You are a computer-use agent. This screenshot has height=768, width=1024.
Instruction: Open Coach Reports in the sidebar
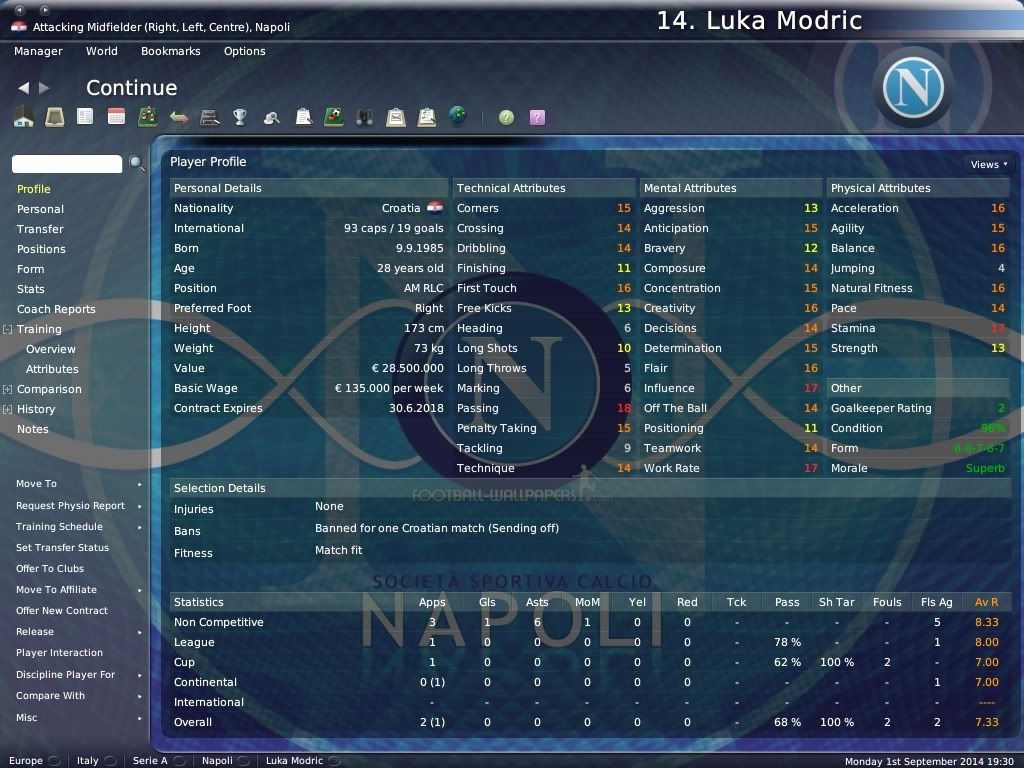56,309
